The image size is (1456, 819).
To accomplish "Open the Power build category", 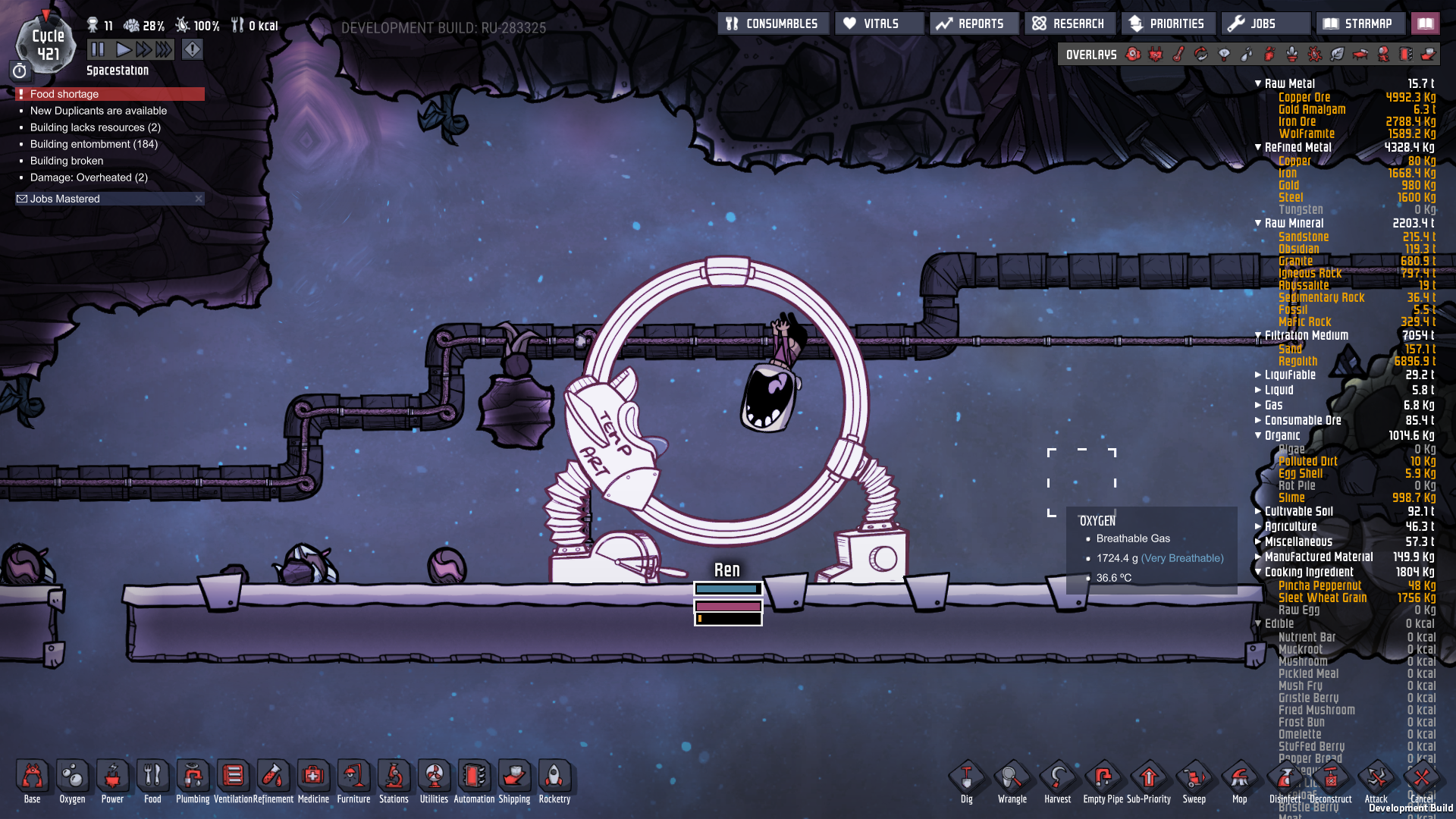I will (112, 781).
